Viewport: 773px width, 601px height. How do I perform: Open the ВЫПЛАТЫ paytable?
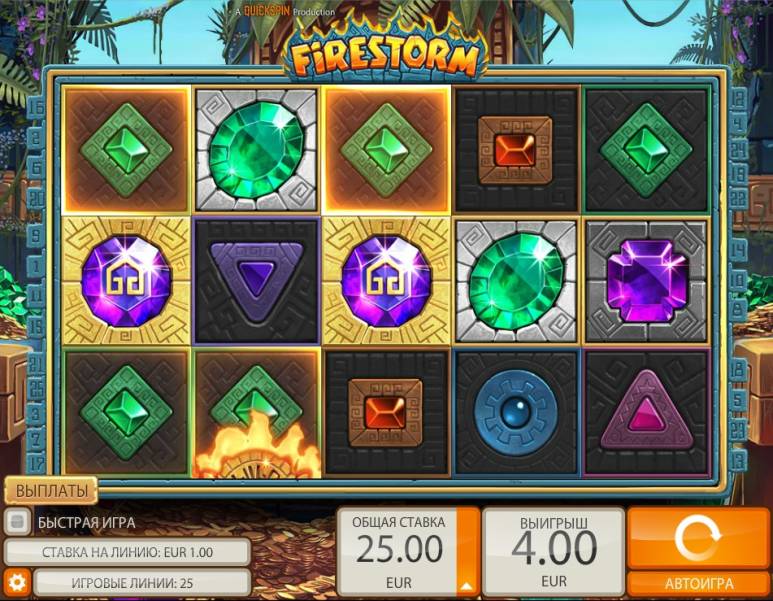tap(51, 490)
